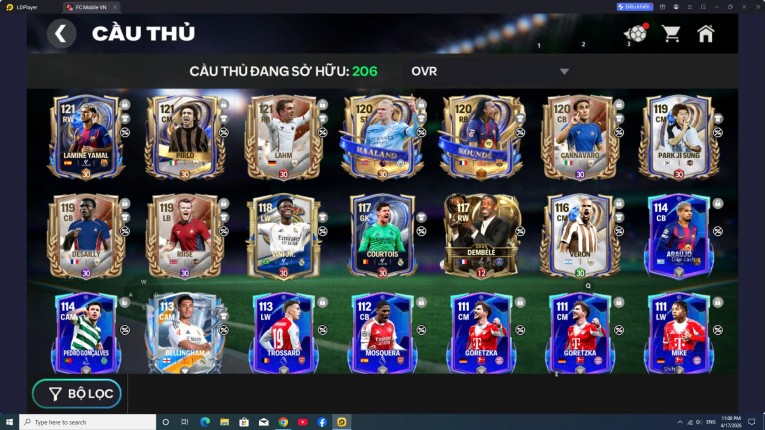Return to the home screen
The height and width of the screenshot is (430, 765).
pos(706,34)
